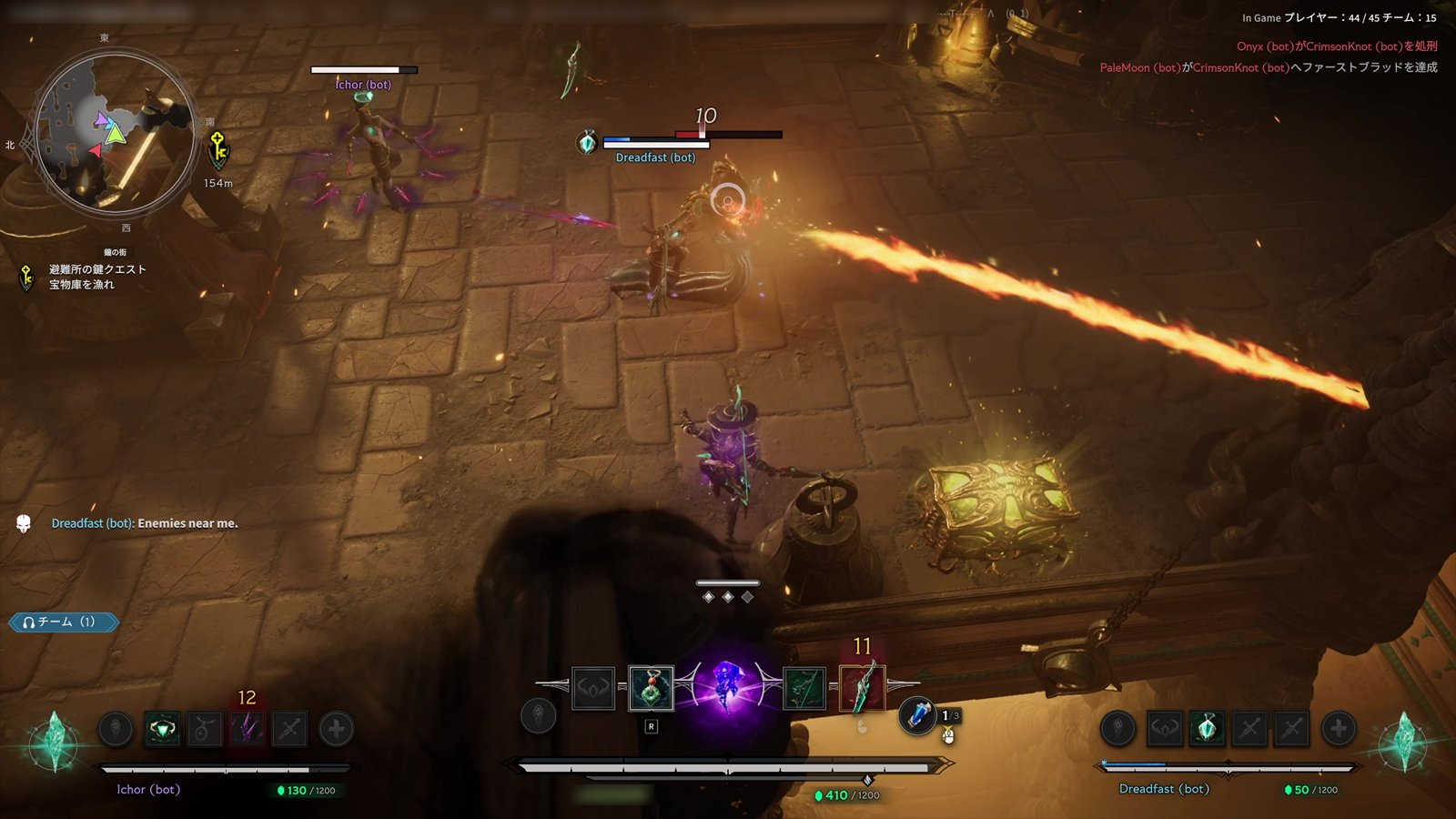Select the curved teal blade weapon slot

(862, 689)
